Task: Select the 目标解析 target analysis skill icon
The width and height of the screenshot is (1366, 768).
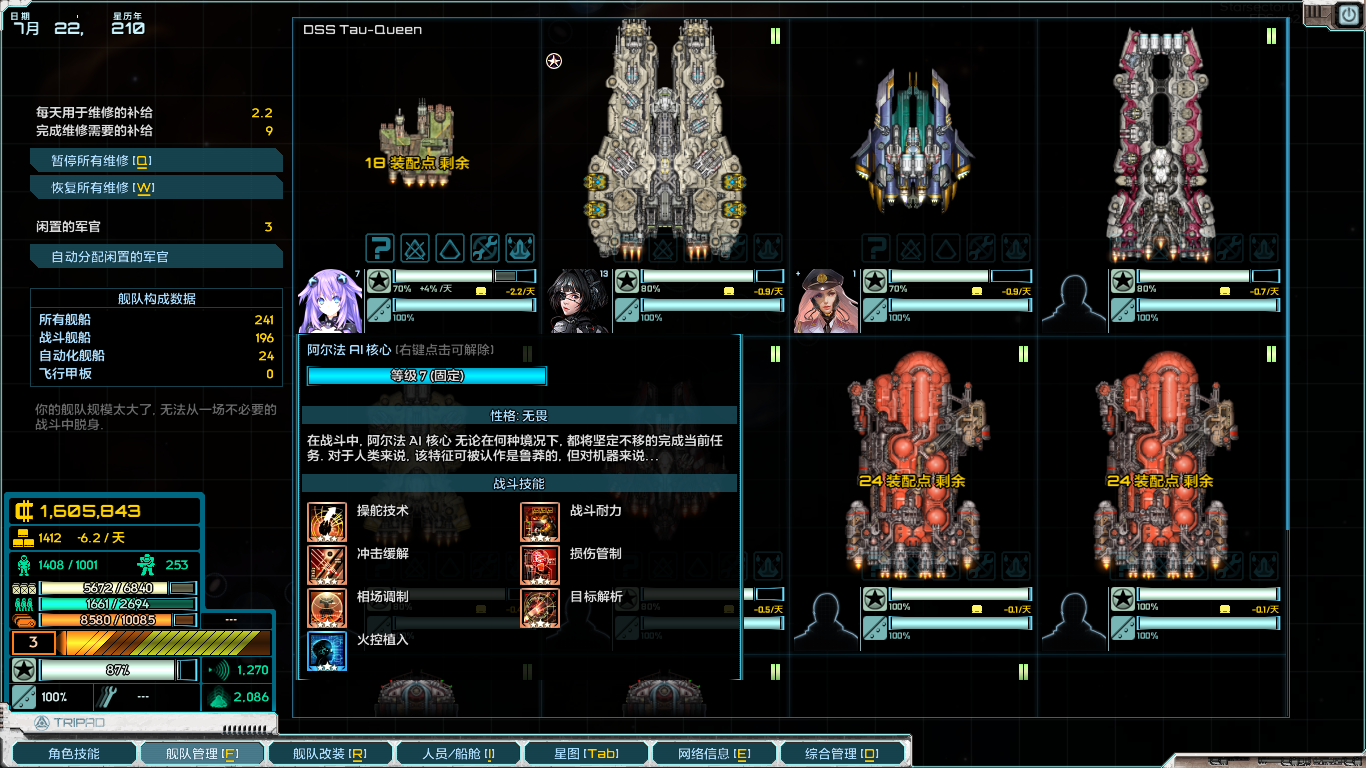Action: pyautogui.click(x=540, y=608)
